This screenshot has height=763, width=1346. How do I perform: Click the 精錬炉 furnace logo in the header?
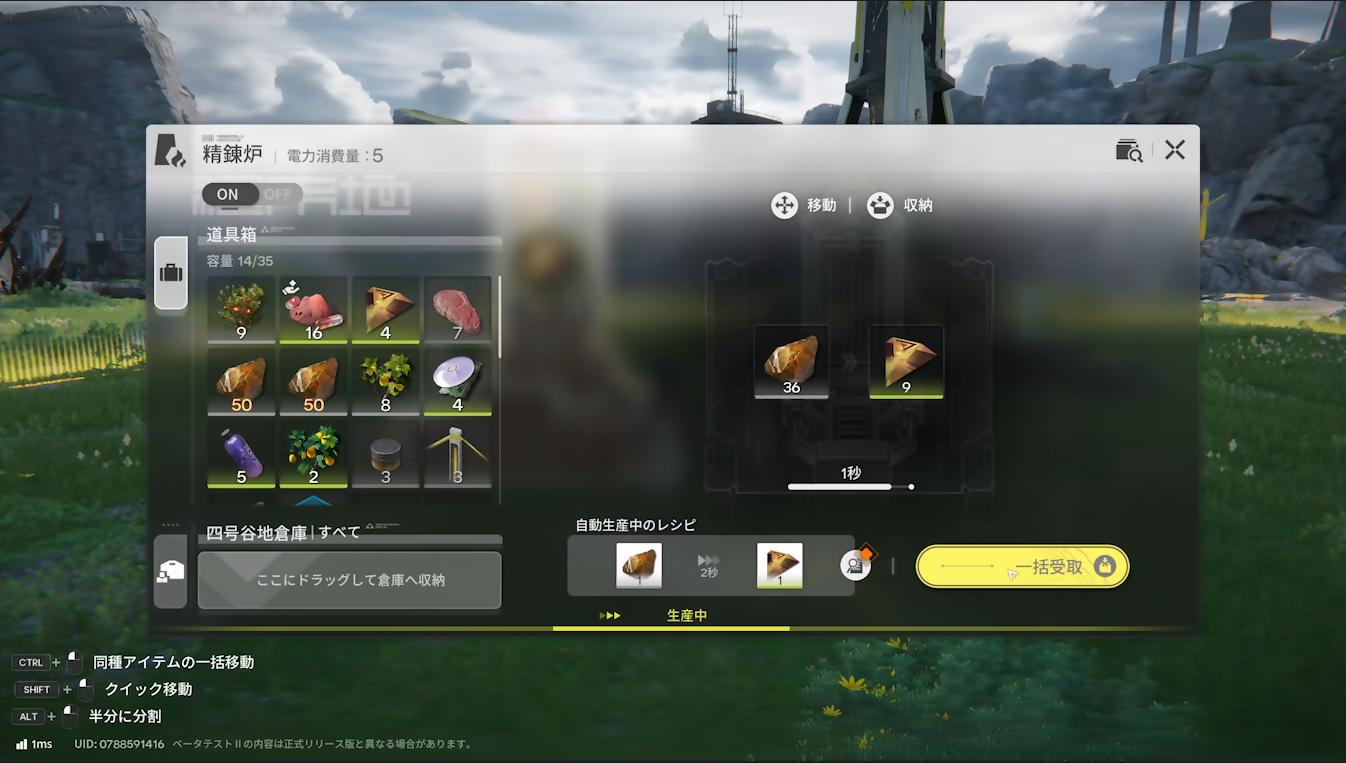170,151
